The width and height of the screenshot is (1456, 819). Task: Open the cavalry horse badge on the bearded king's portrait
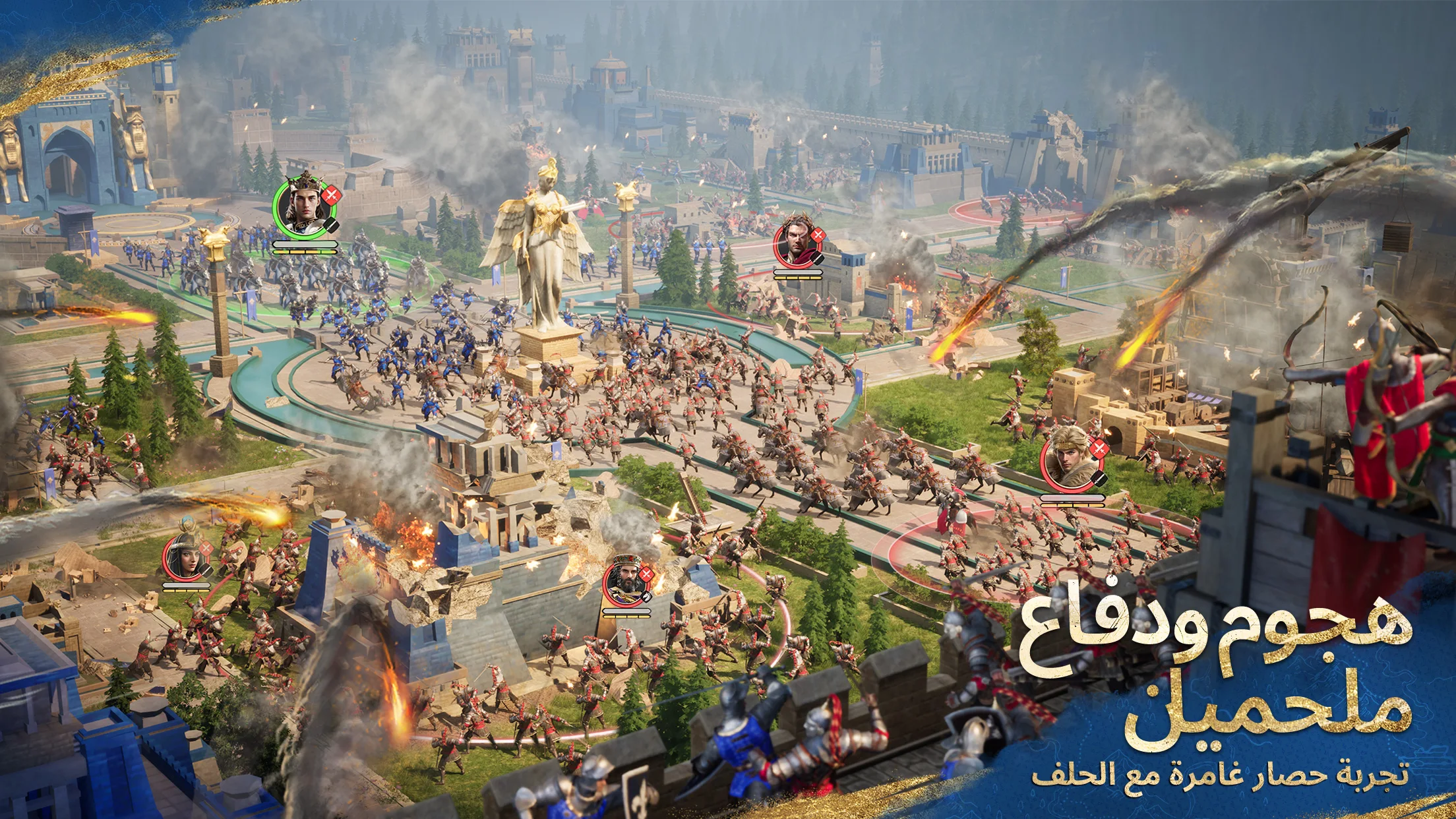(x=646, y=597)
